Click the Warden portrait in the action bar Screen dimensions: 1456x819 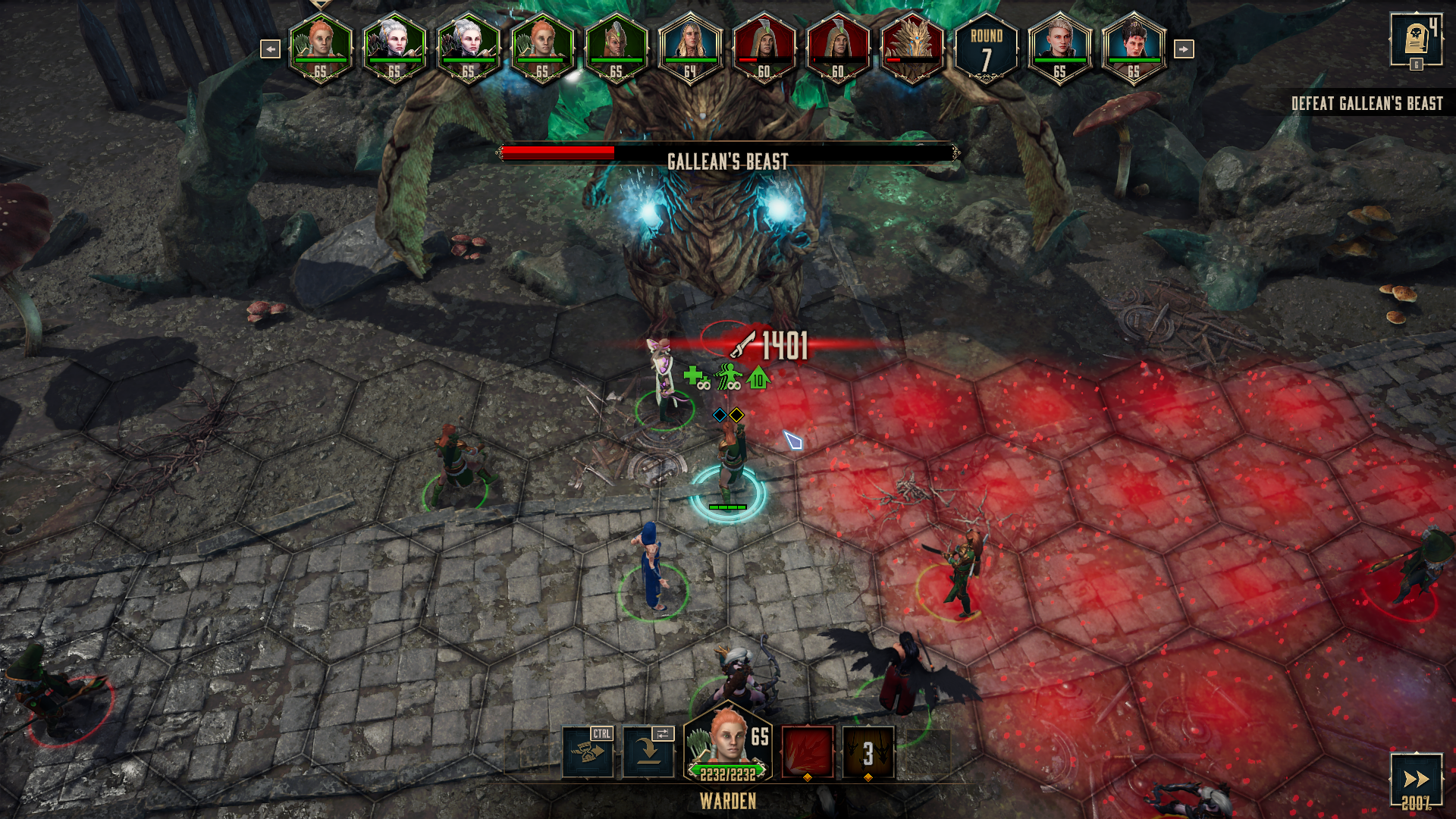point(726,745)
